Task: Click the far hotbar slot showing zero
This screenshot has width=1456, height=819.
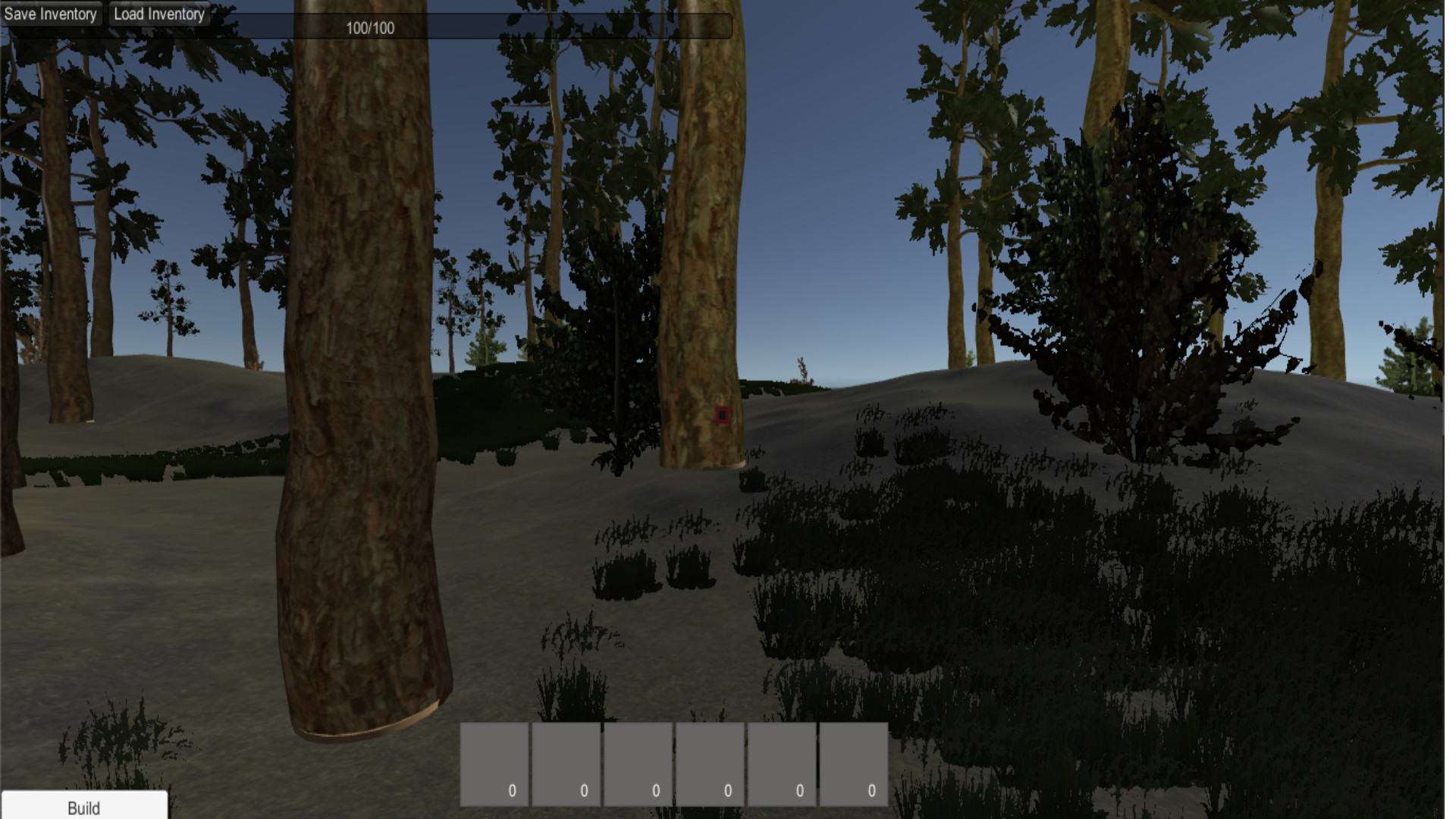Action: click(x=871, y=789)
